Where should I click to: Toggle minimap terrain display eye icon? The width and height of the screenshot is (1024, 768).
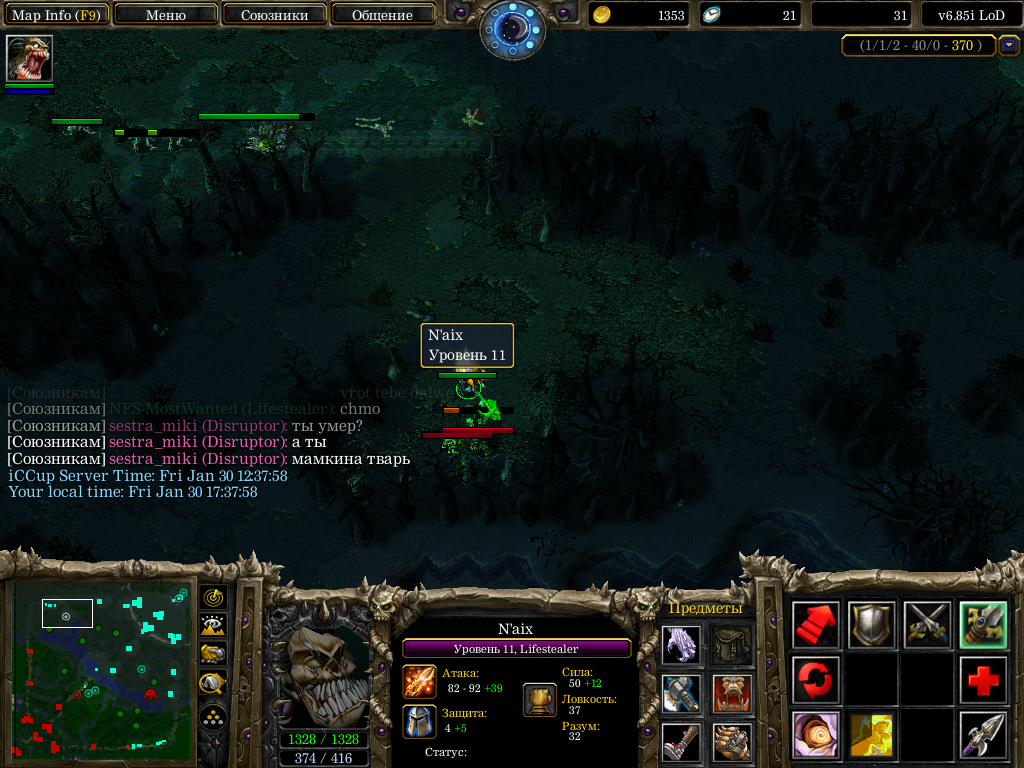pyautogui.click(x=213, y=626)
